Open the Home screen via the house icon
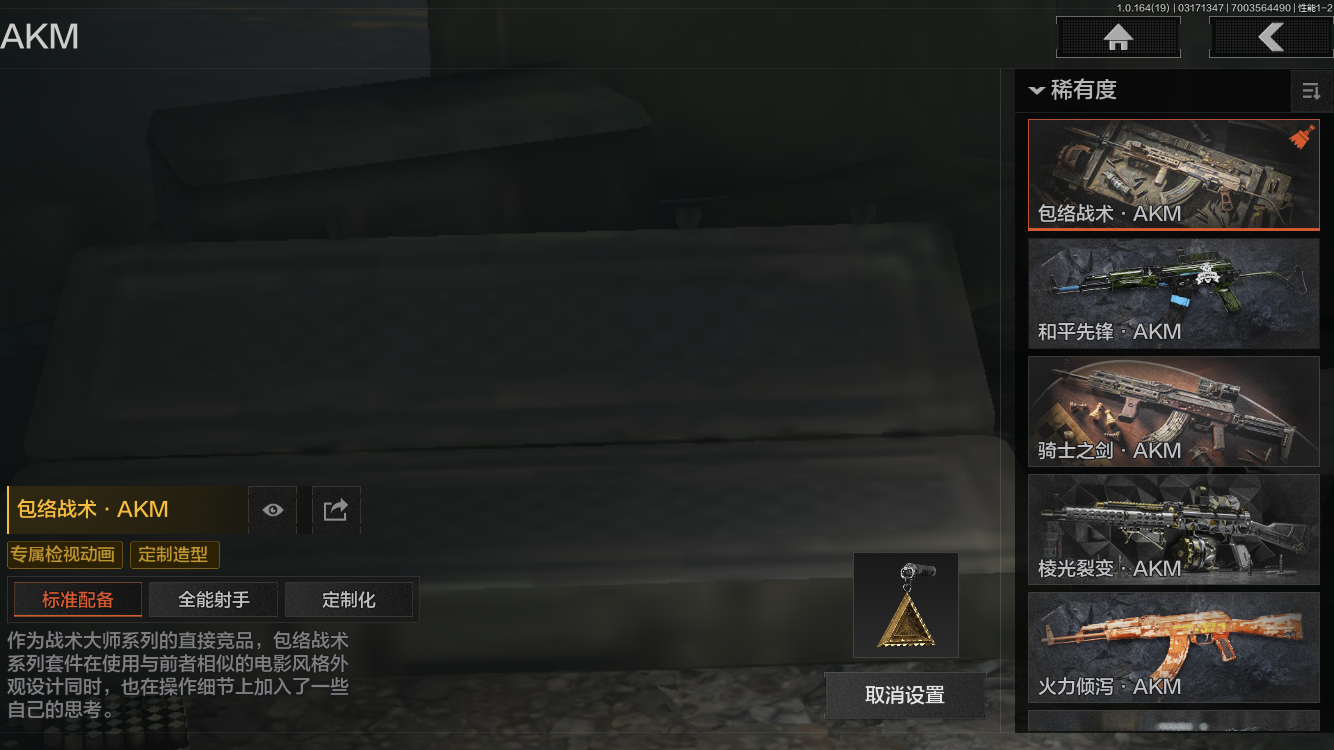1334x750 pixels. (x=1117, y=37)
